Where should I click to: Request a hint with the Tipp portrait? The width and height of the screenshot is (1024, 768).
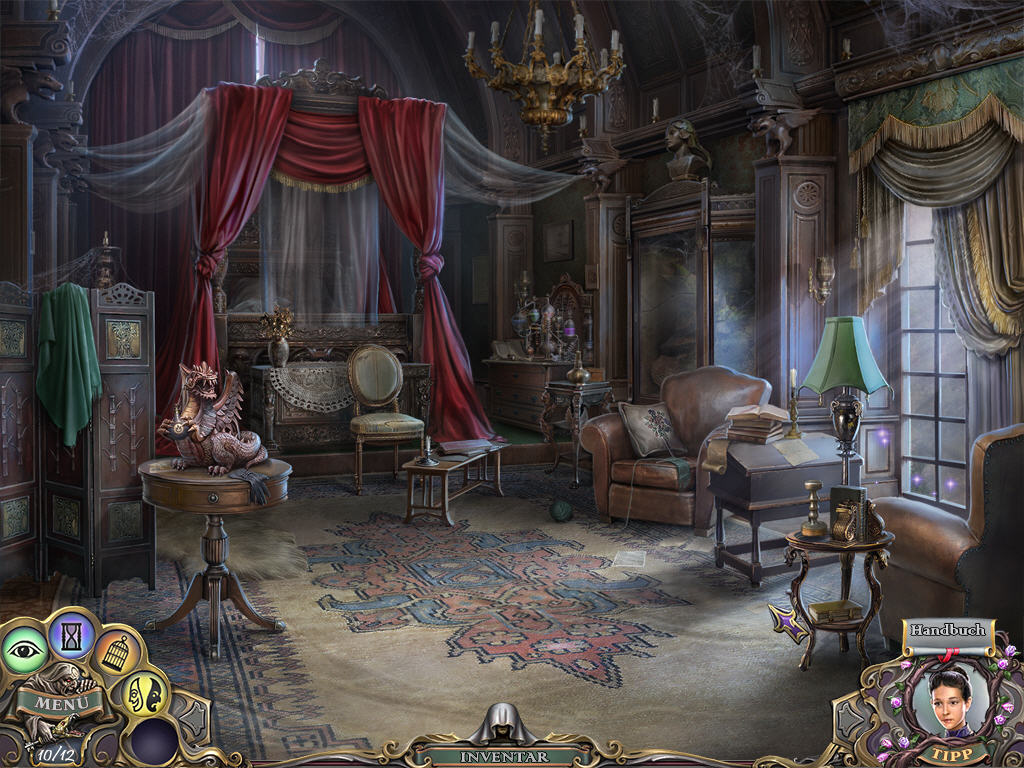point(946,700)
